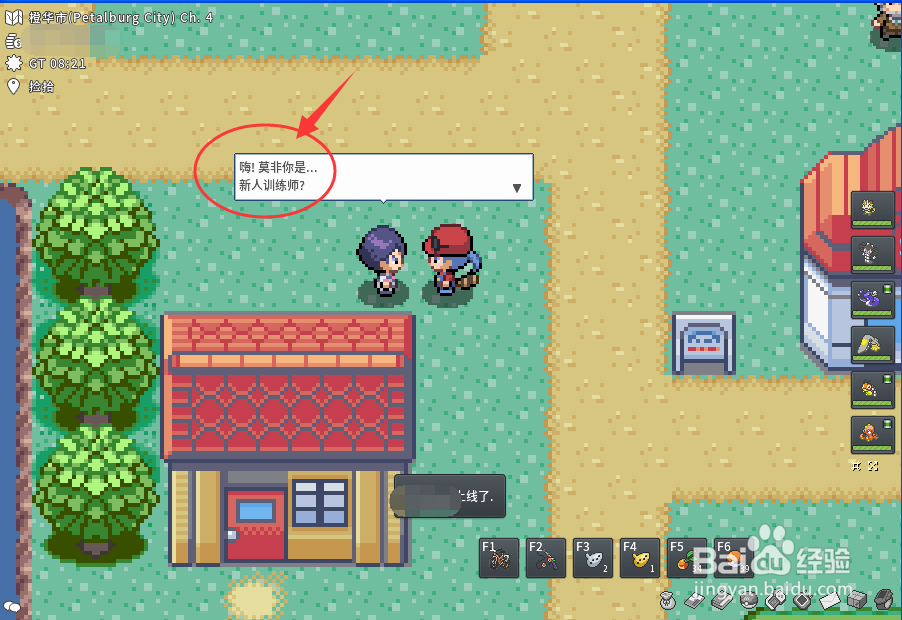Open the map icon beside Petalburg City
The image size is (902, 620).
tap(13, 18)
